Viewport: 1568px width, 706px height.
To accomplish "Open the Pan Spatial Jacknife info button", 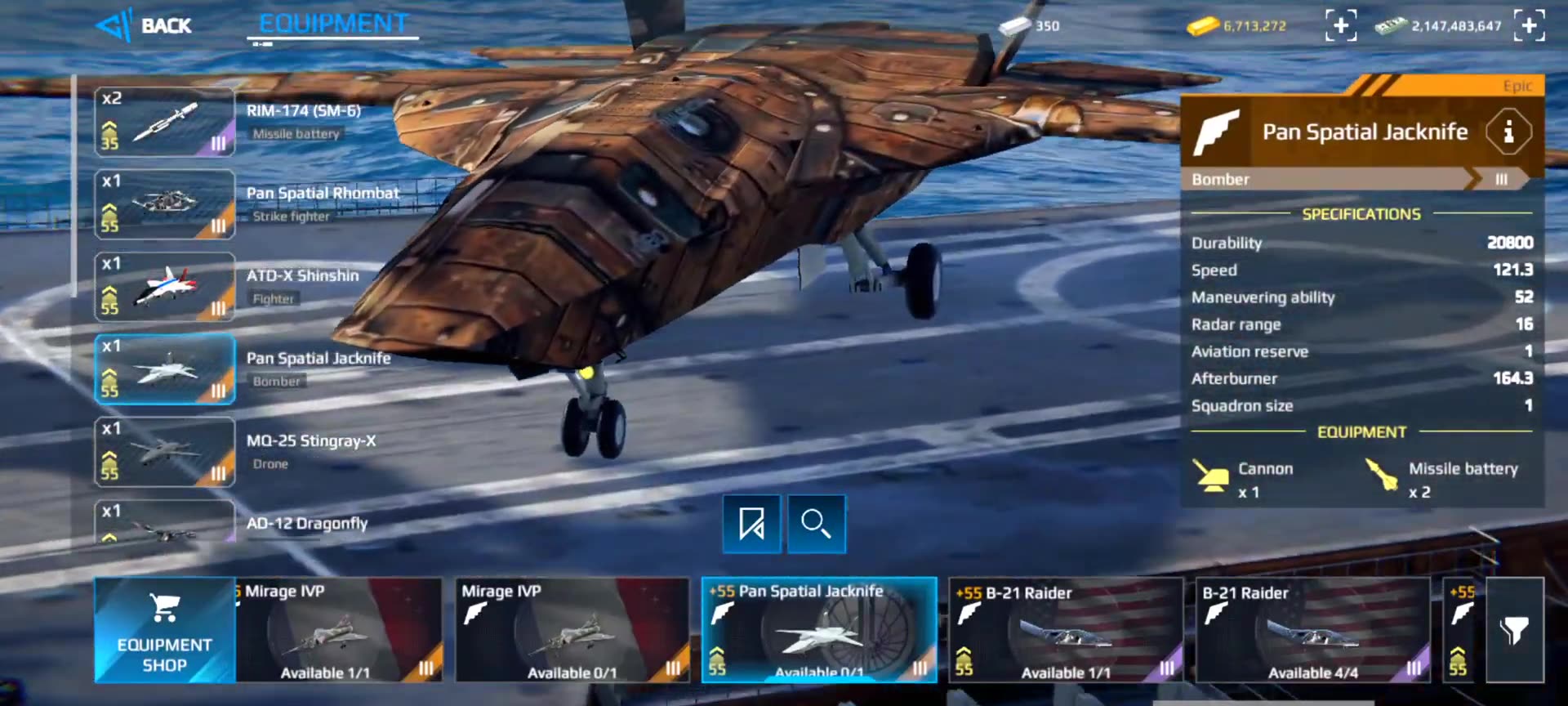I will coord(1508,132).
